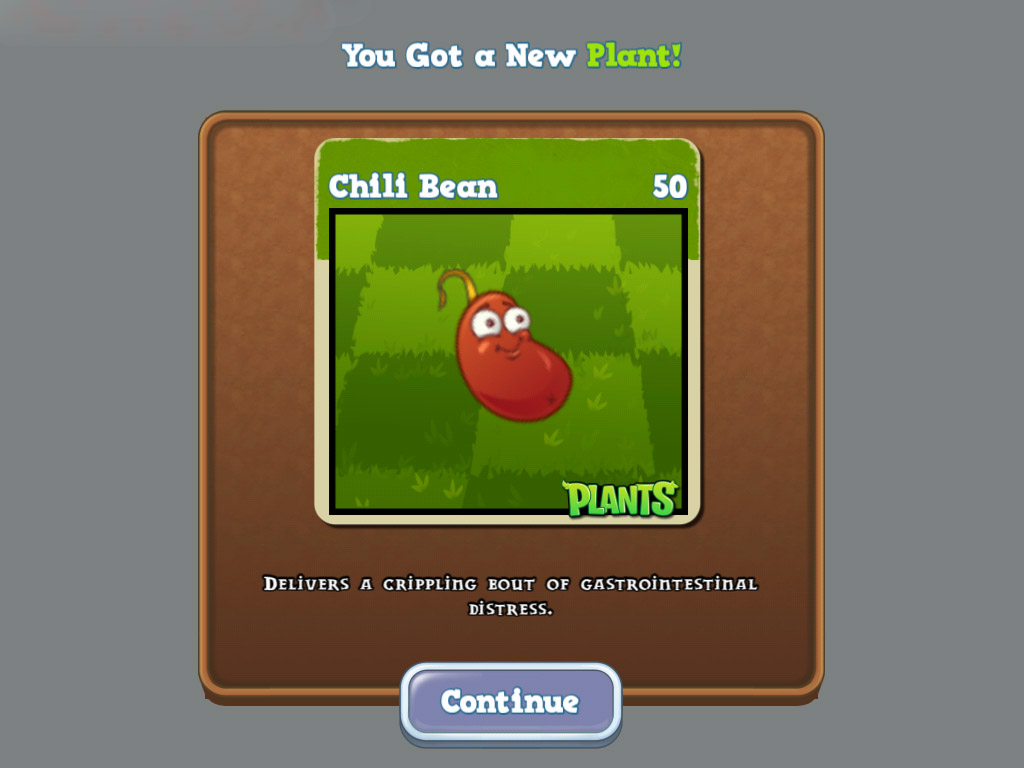
Task: Continue past the new plant screen
Action: (x=510, y=702)
